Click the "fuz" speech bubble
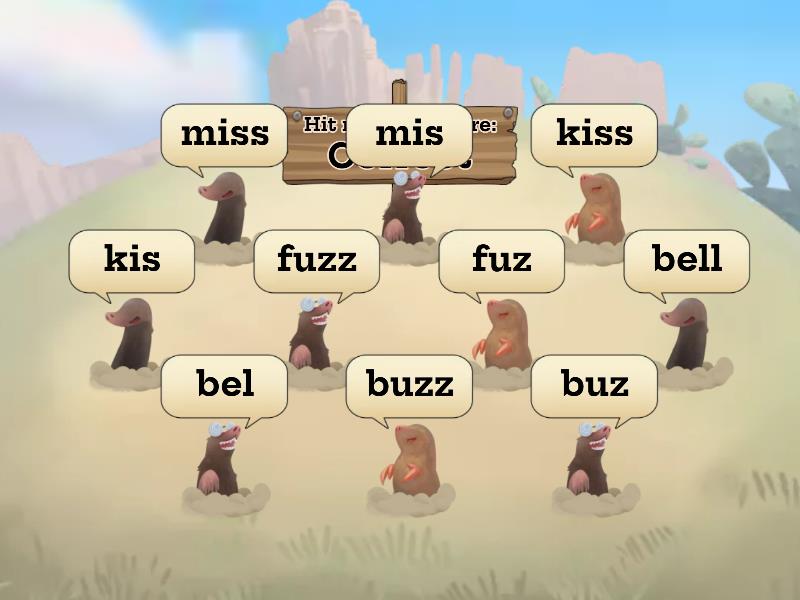This screenshot has height=600, width=800. tap(501, 259)
